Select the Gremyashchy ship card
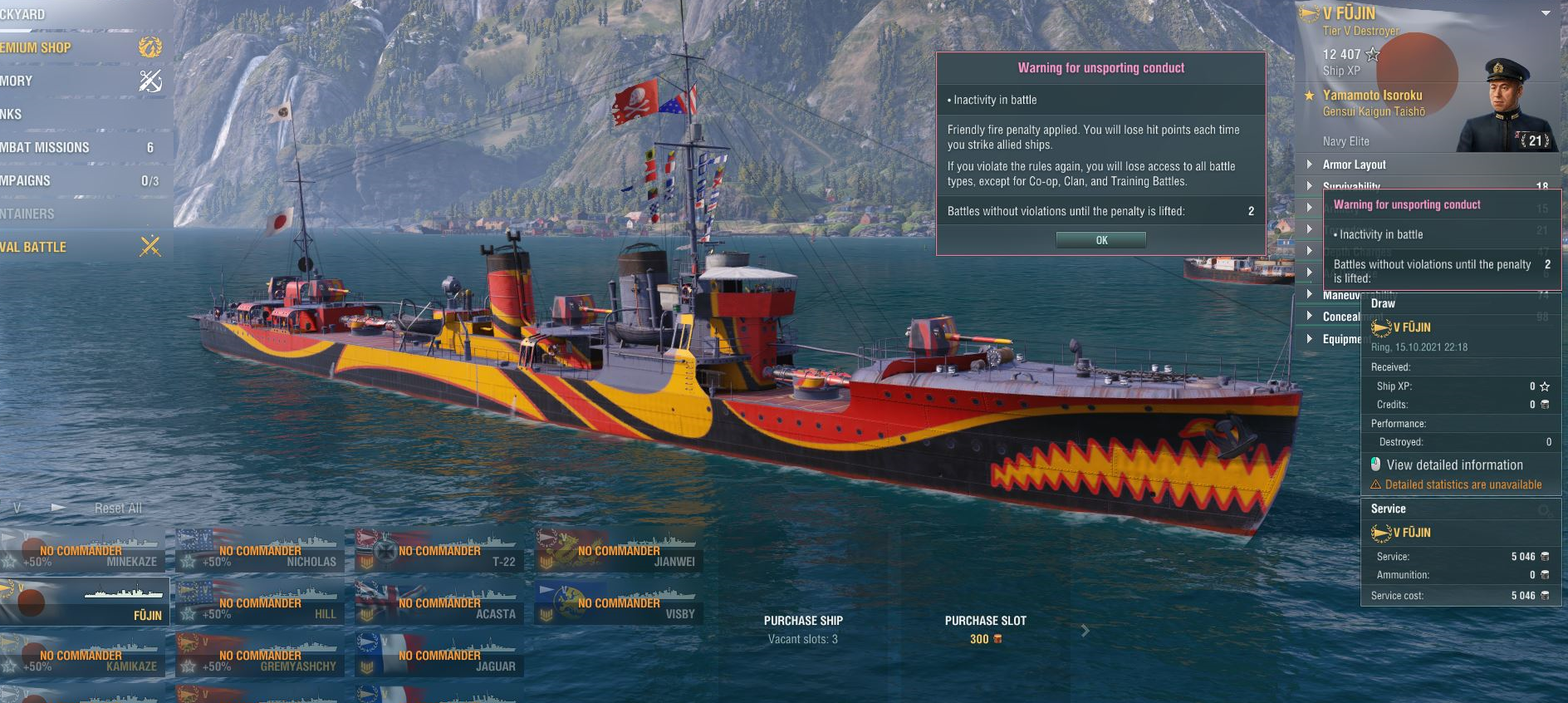 (x=260, y=656)
